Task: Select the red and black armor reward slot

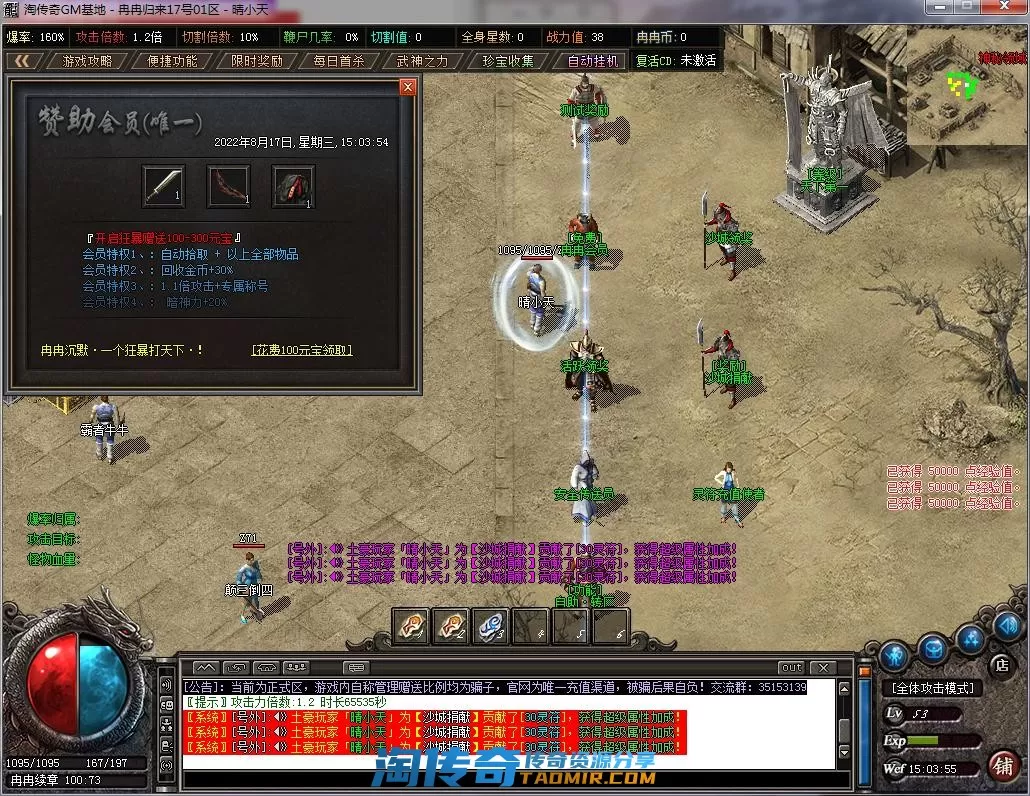Action: tap(293, 186)
